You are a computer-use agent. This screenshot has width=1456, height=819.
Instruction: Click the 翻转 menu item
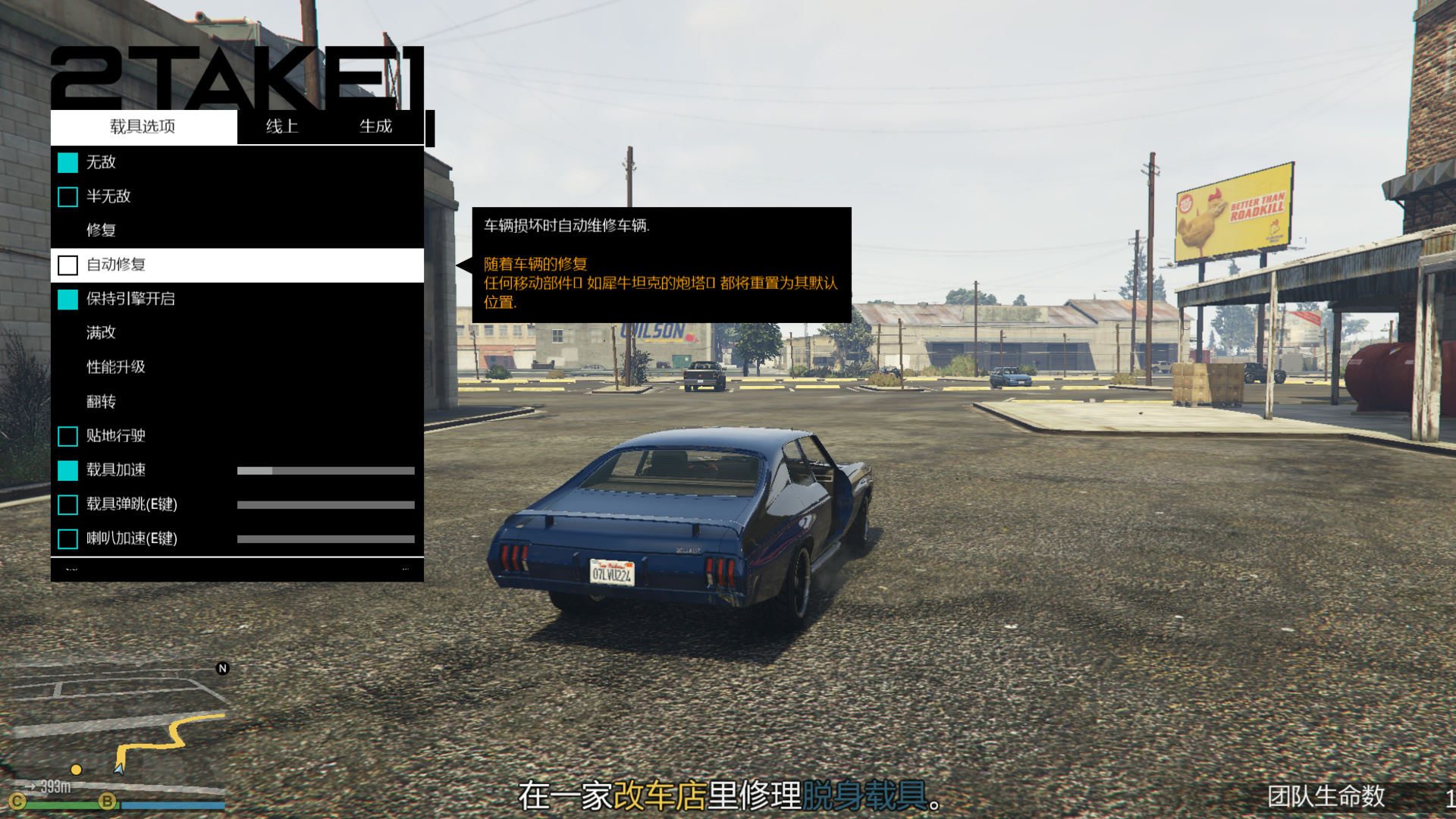point(101,402)
